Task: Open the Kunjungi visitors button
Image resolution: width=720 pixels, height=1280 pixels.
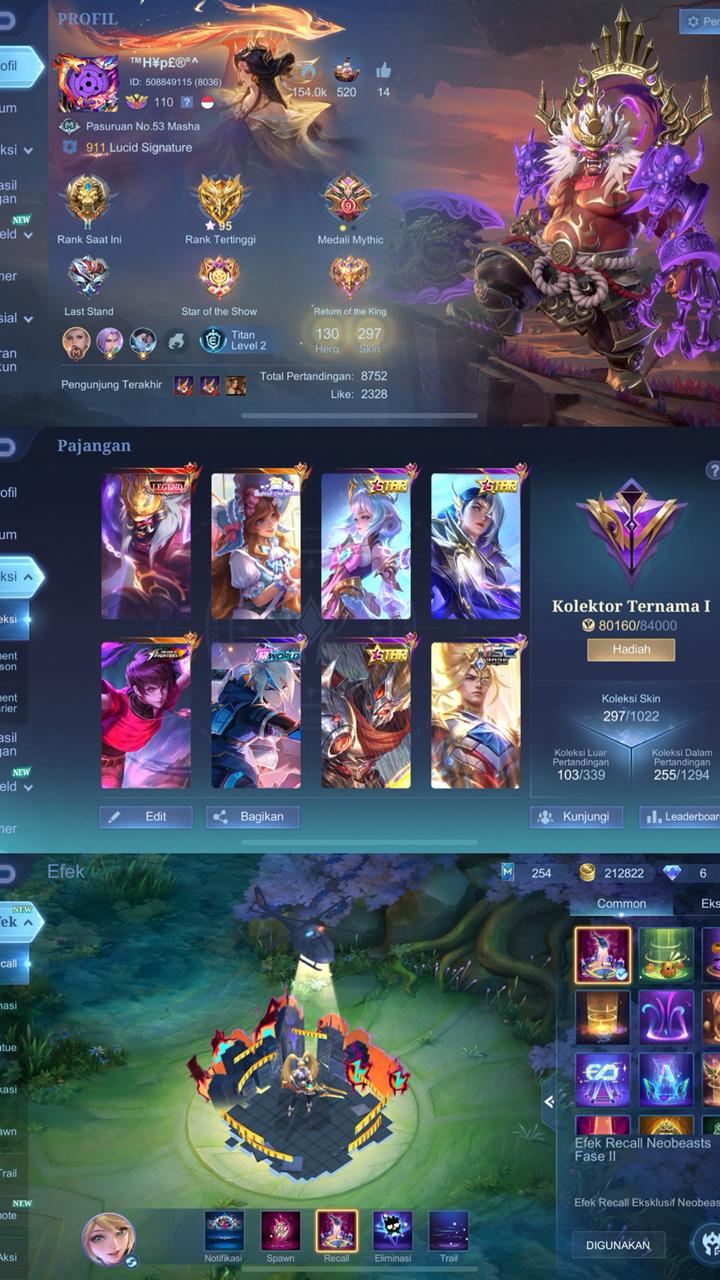Action: (576, 816)
